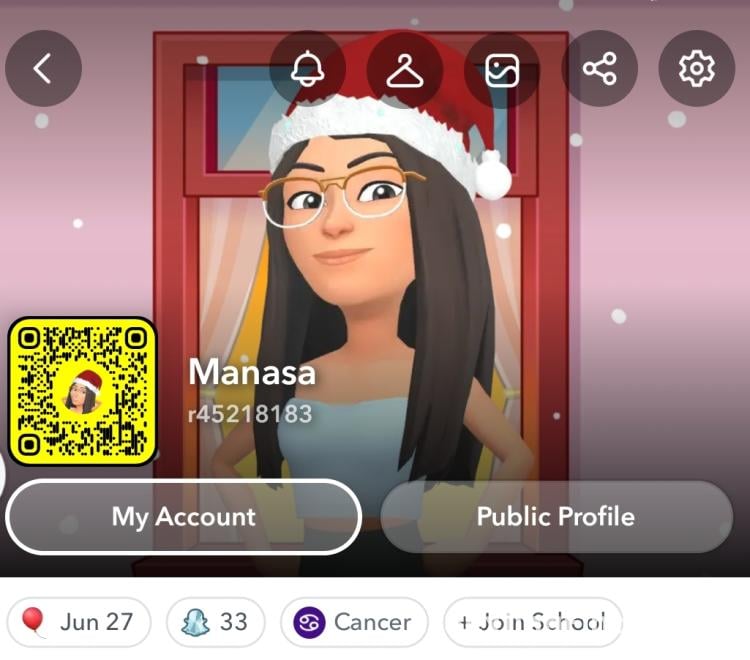Tap the yellow Snapcode QR image

tap(82, 391)
